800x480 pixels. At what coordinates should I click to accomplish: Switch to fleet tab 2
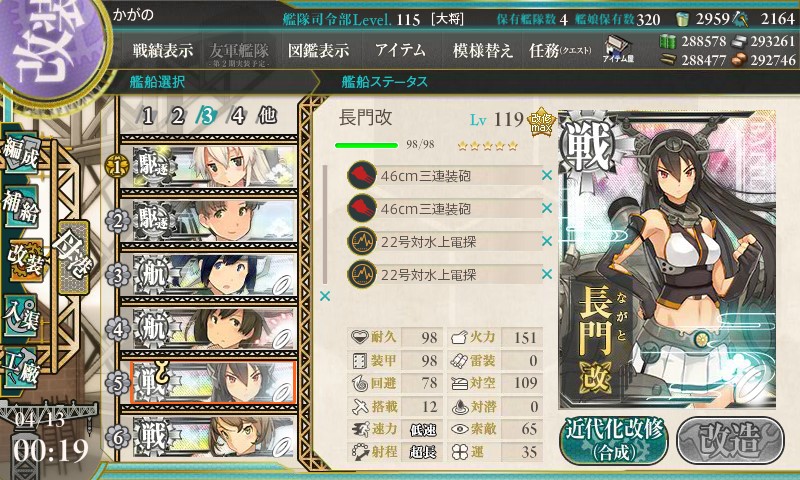177,115
